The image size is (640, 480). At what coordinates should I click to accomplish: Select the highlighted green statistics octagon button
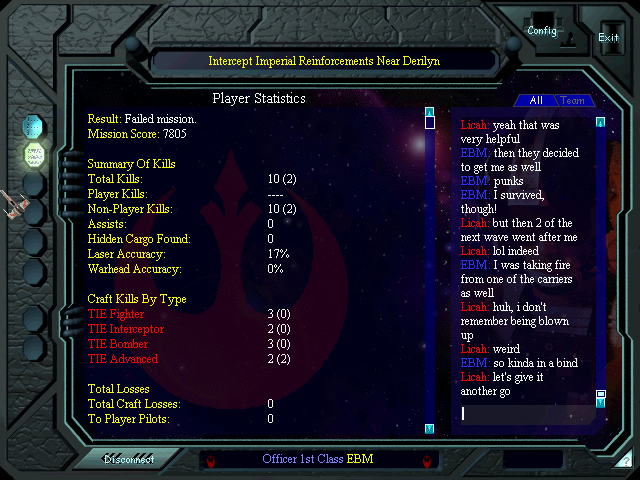[35, 155]
